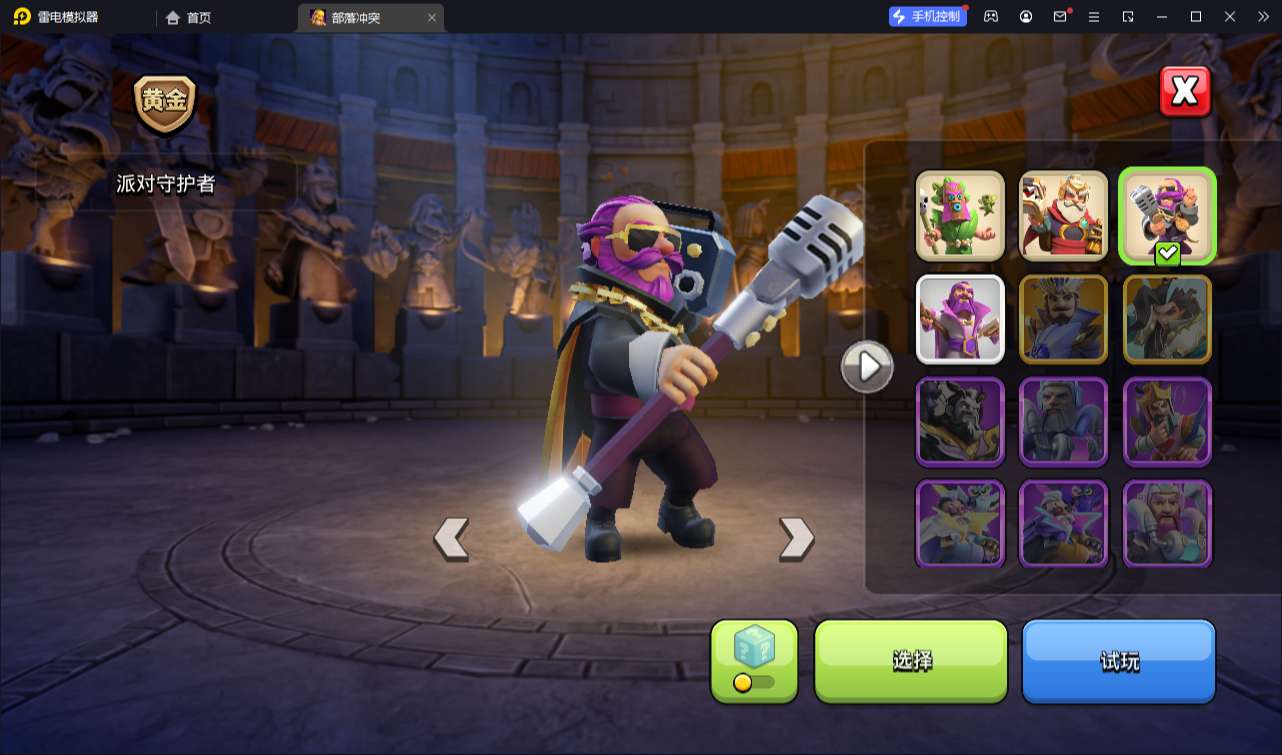This screenshot has height=755, width=1282.
Task: Select the gold-framed dark pirate-hat warden skin
Action: 1167,319
